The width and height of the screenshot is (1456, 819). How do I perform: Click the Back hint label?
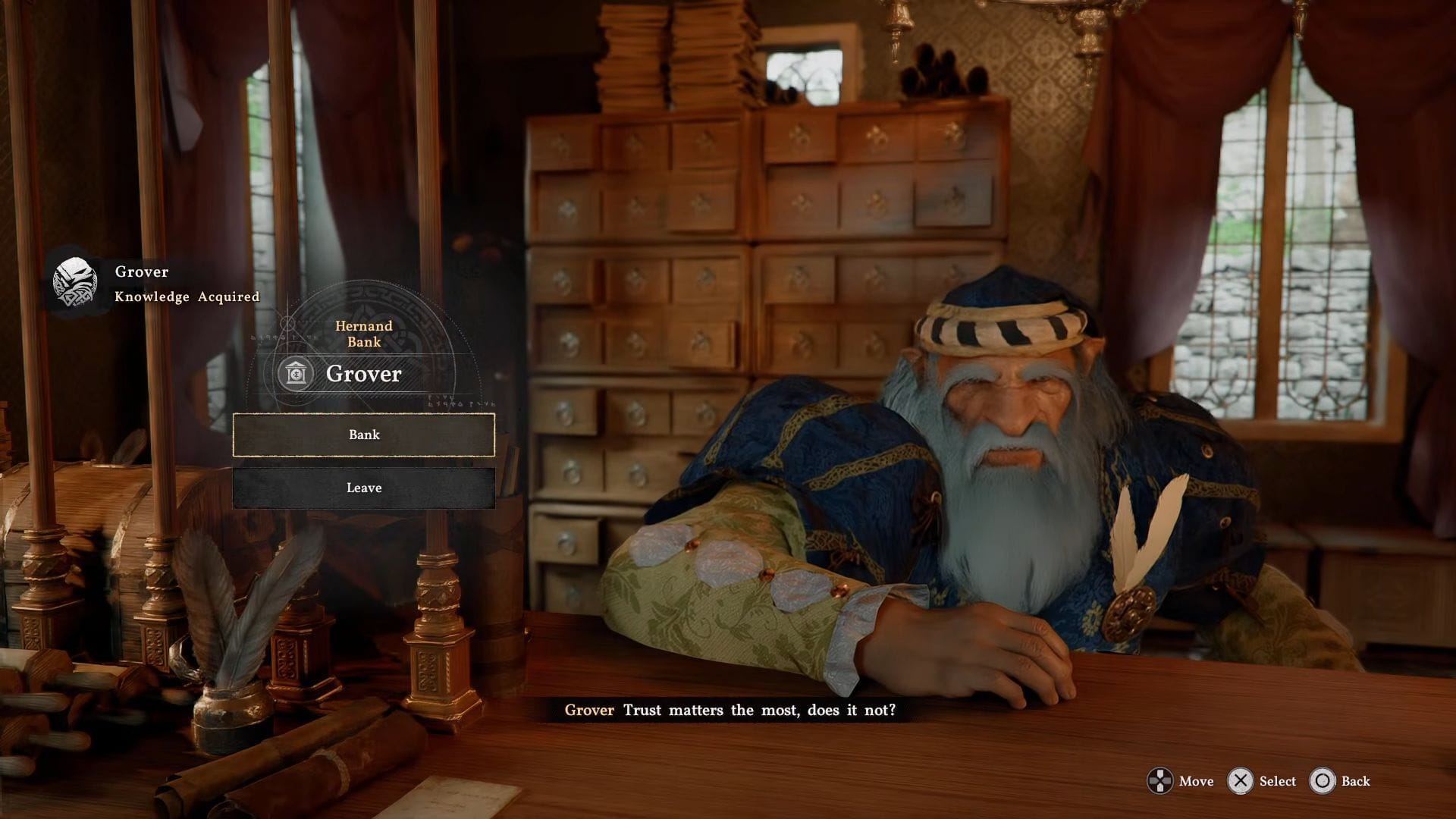pyautogui.click(x=1355, y=781)
